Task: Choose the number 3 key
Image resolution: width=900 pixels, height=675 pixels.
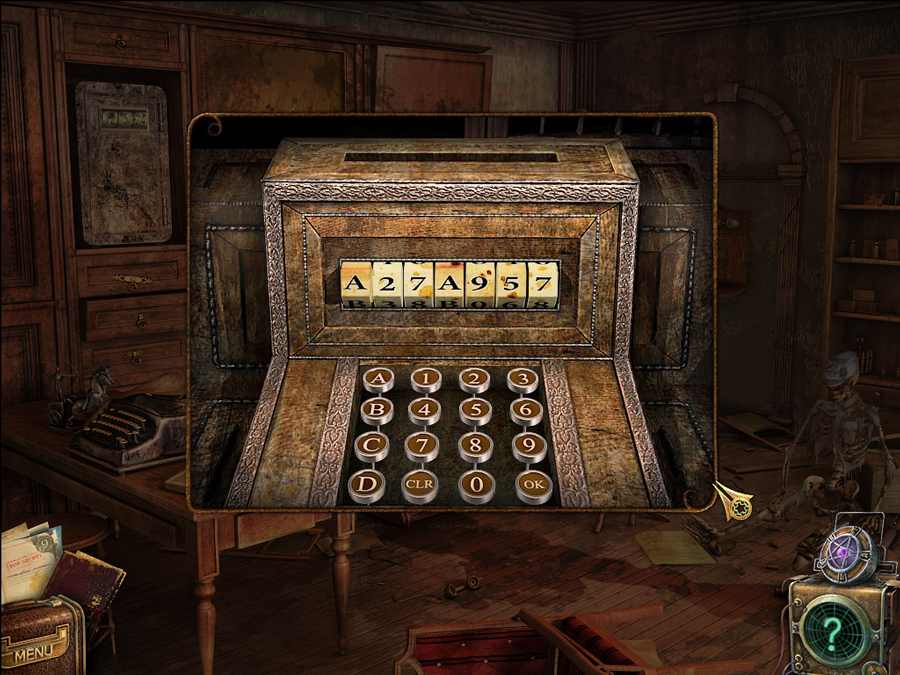Action: [x=521, y=378]
